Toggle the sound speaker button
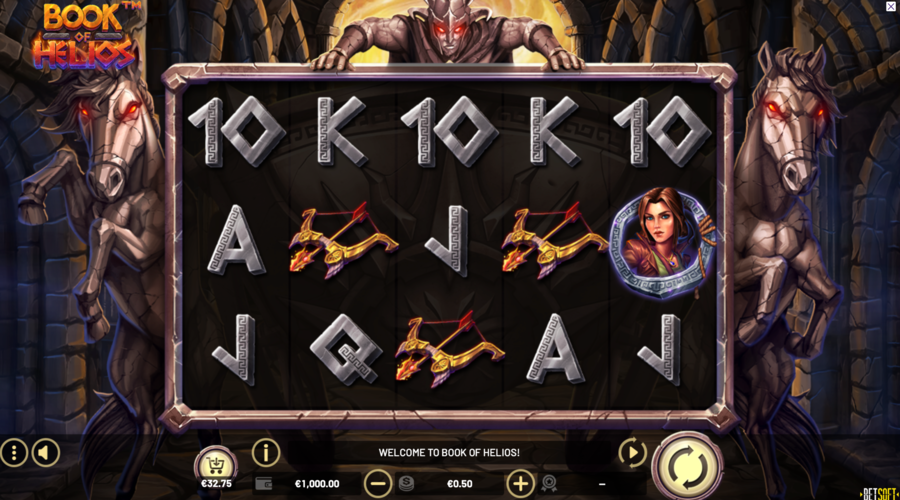This screenshot has width=900, height=500. tap(46, 453)
